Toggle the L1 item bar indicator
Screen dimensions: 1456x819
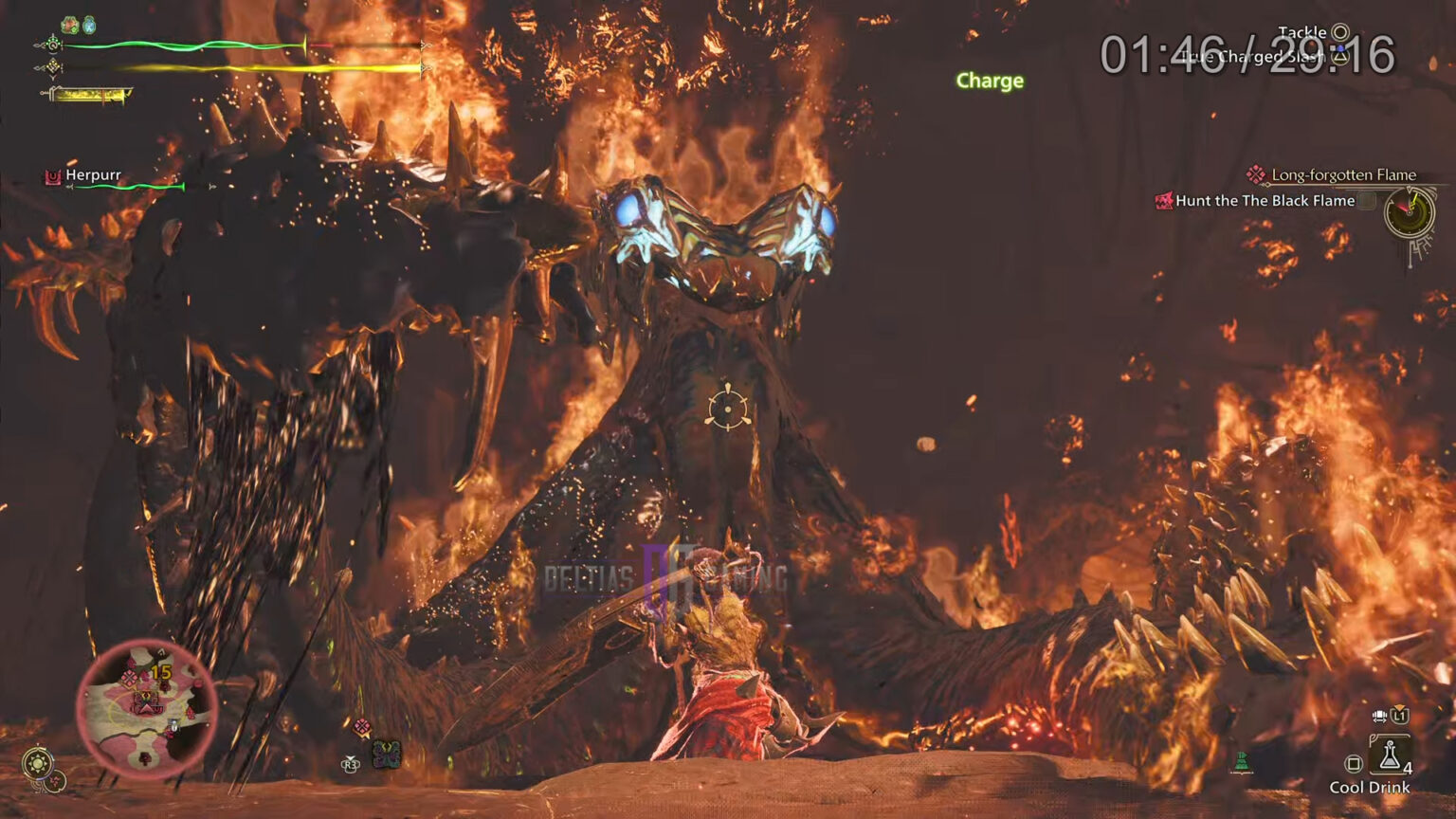click(1399, 716)
